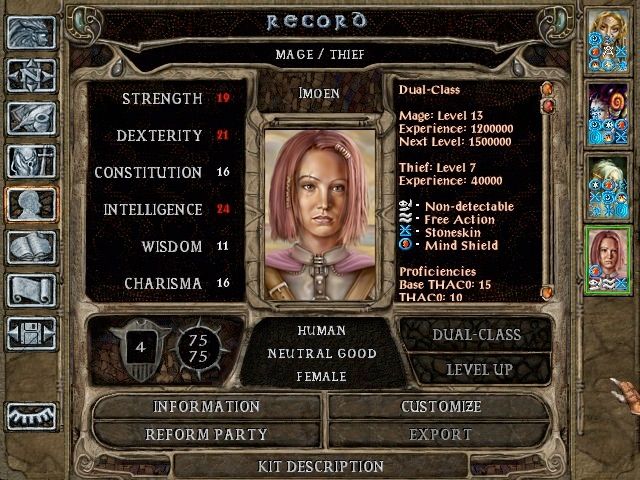Image resolution: width=640 pixels, height=480 pixels.
Task: Open the Information panel
Action: pyautogui.click(x=206, y=407)
